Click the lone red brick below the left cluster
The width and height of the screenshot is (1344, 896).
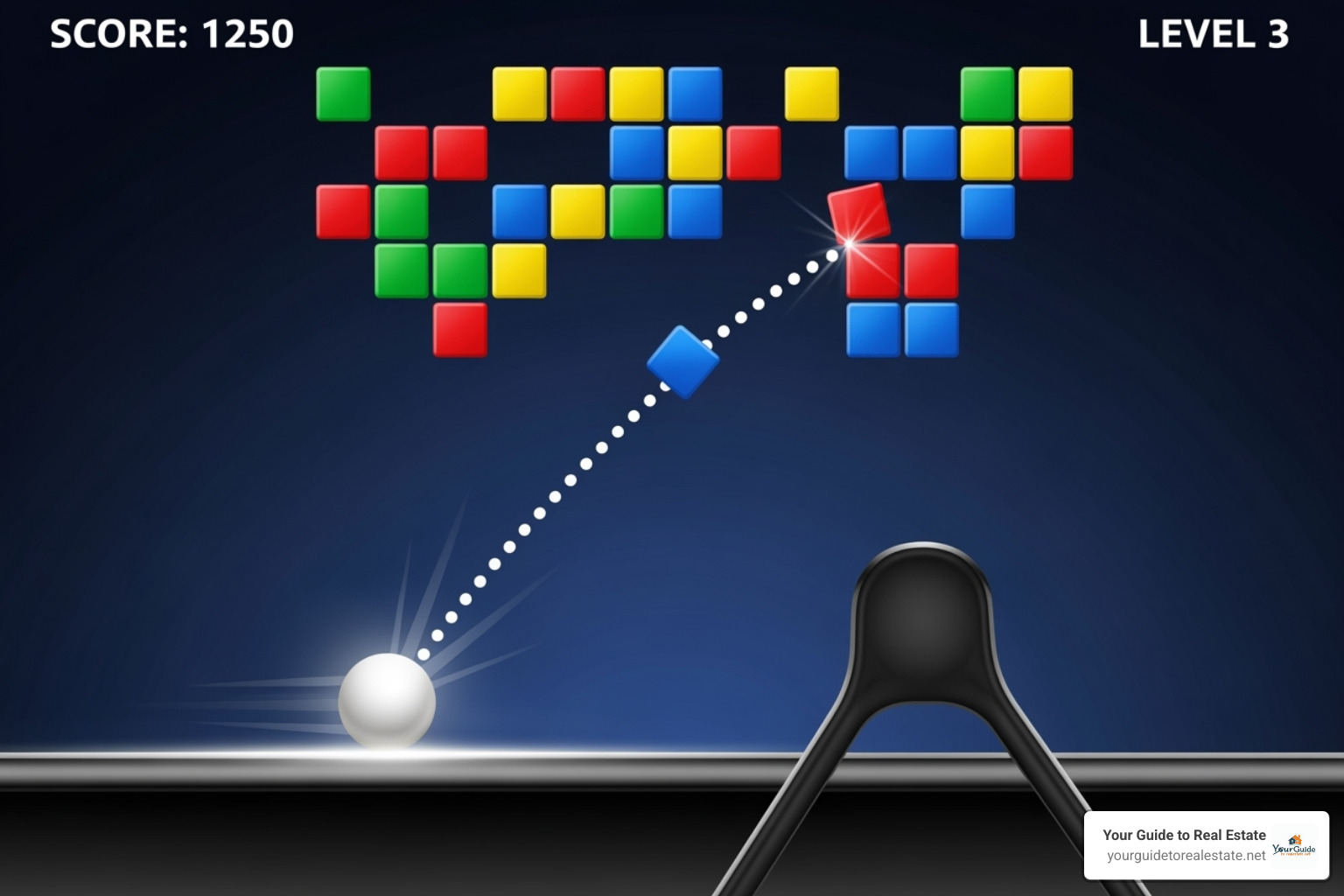[x=459, y=332]
